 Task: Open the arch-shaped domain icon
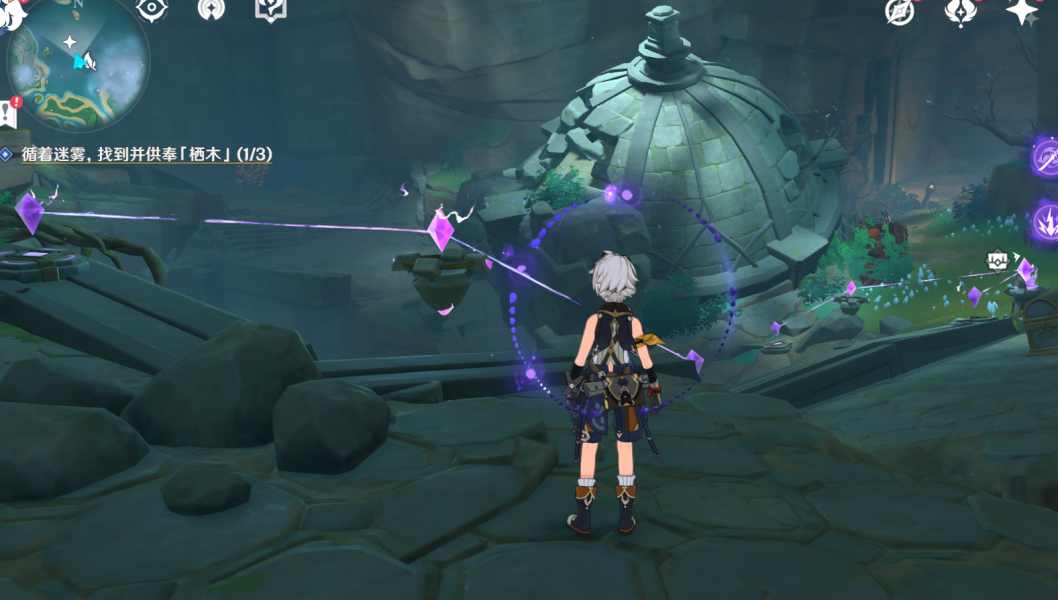tap(211, 9)
